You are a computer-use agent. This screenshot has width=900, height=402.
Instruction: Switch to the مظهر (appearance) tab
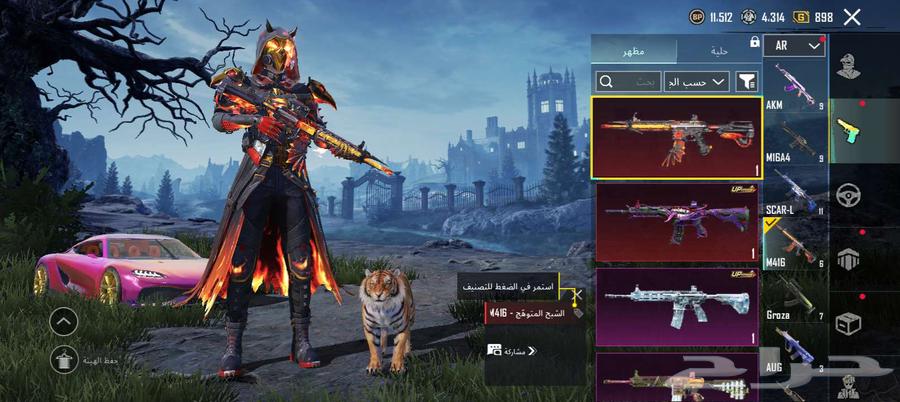[x=634, y=50]
